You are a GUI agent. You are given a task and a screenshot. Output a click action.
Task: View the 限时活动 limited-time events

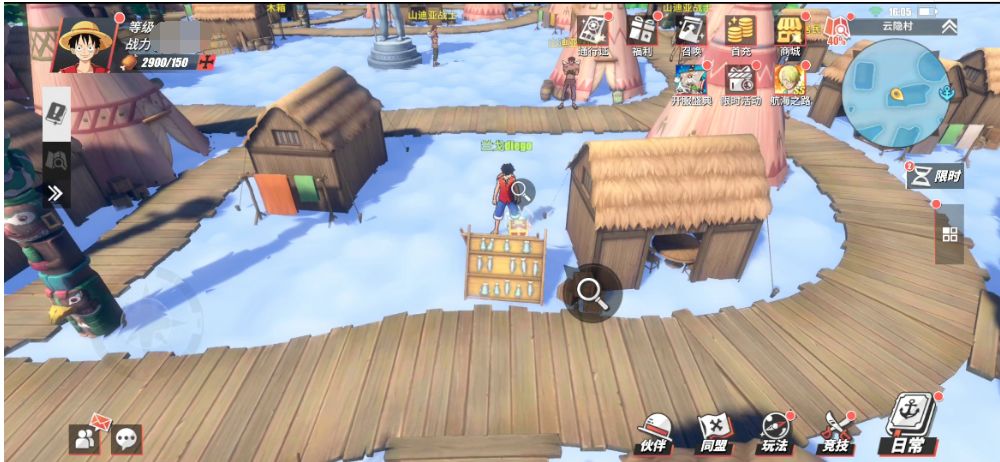(x=740, y=84)
